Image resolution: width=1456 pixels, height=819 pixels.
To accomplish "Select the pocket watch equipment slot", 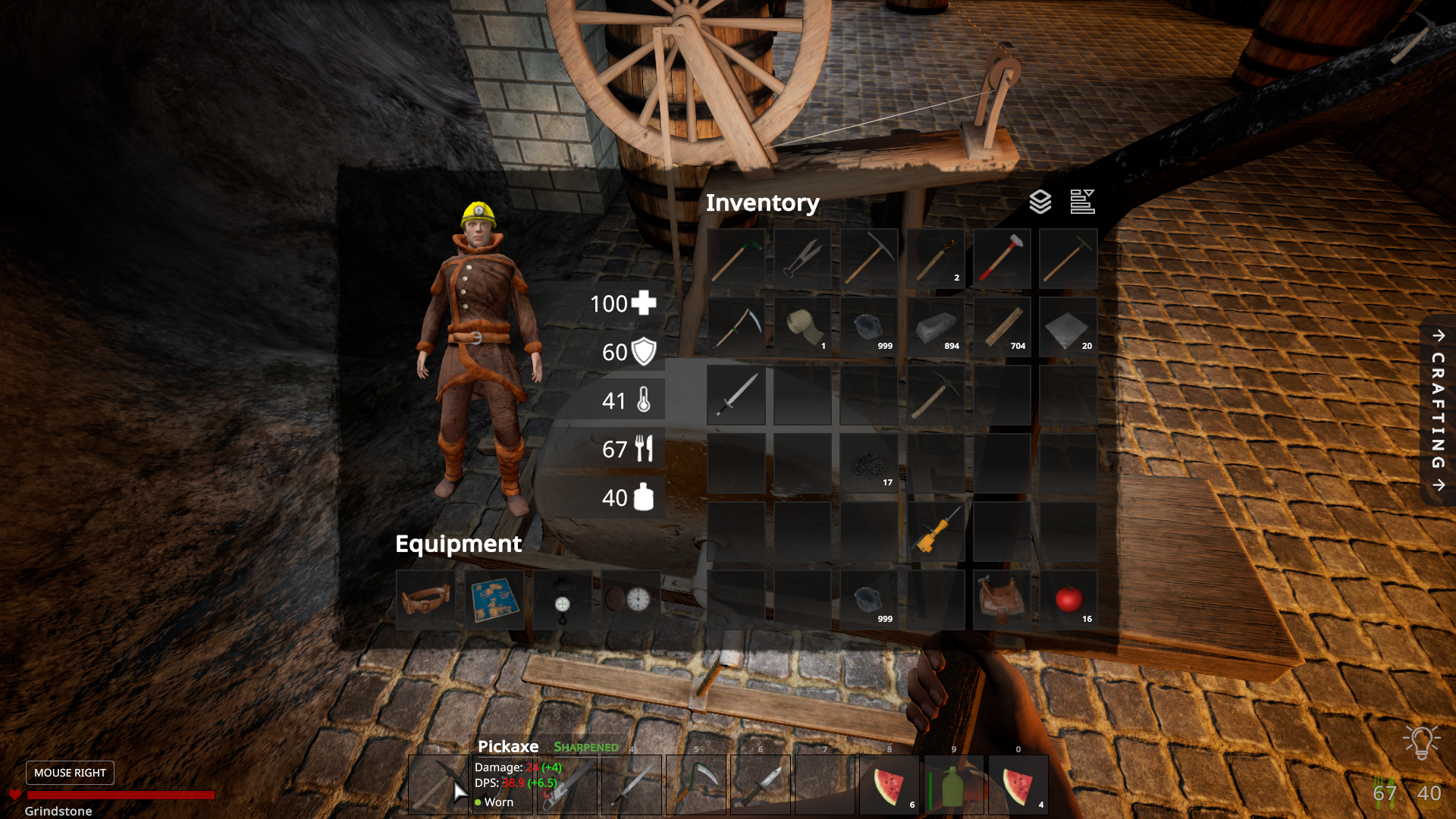I will coord(630,601).
